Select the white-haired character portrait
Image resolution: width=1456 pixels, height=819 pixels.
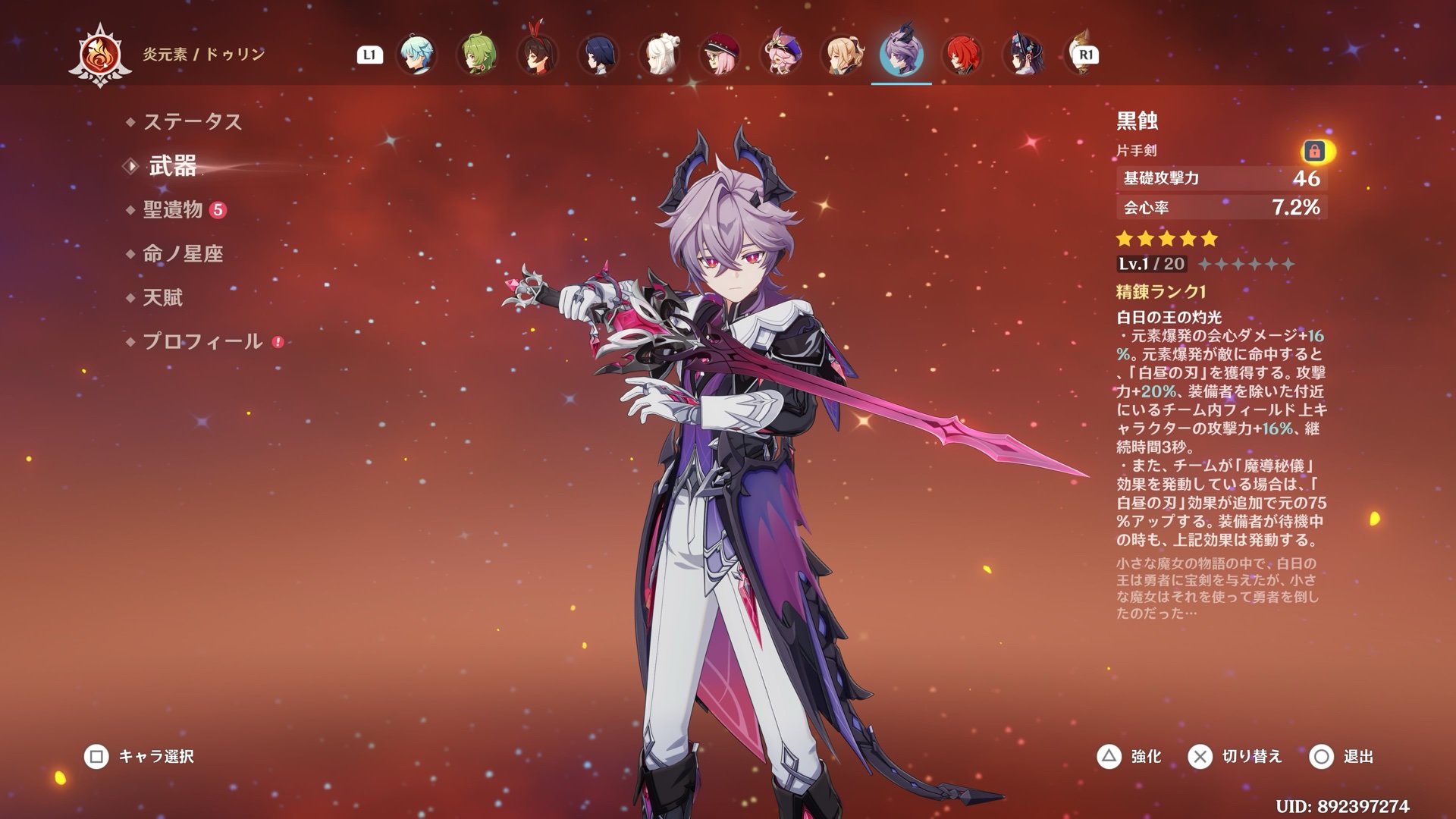[x=659, y=54]
